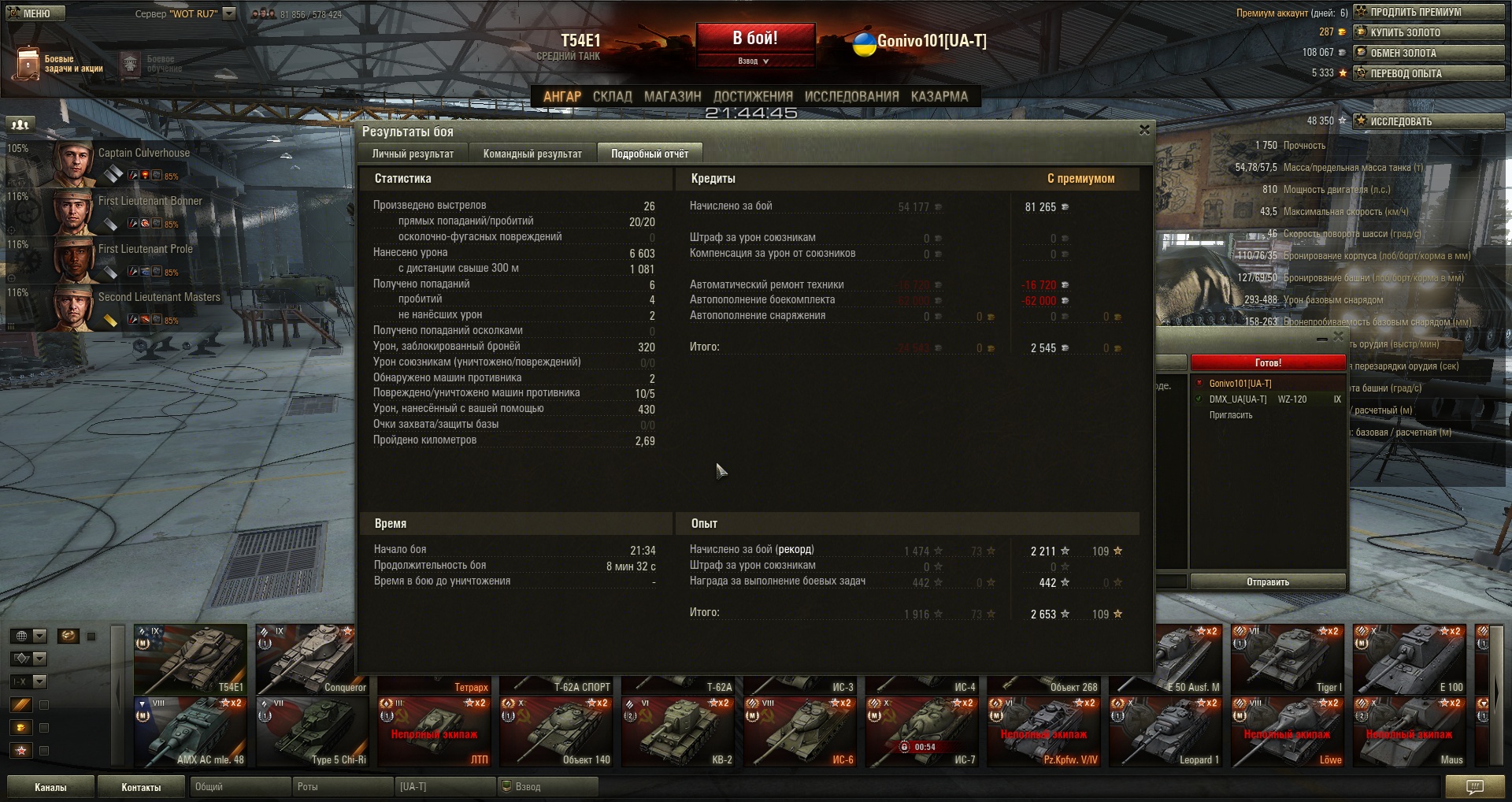Open the Каналы chat channels
The image size is (1512, 802).
click(x=50, y=787)
